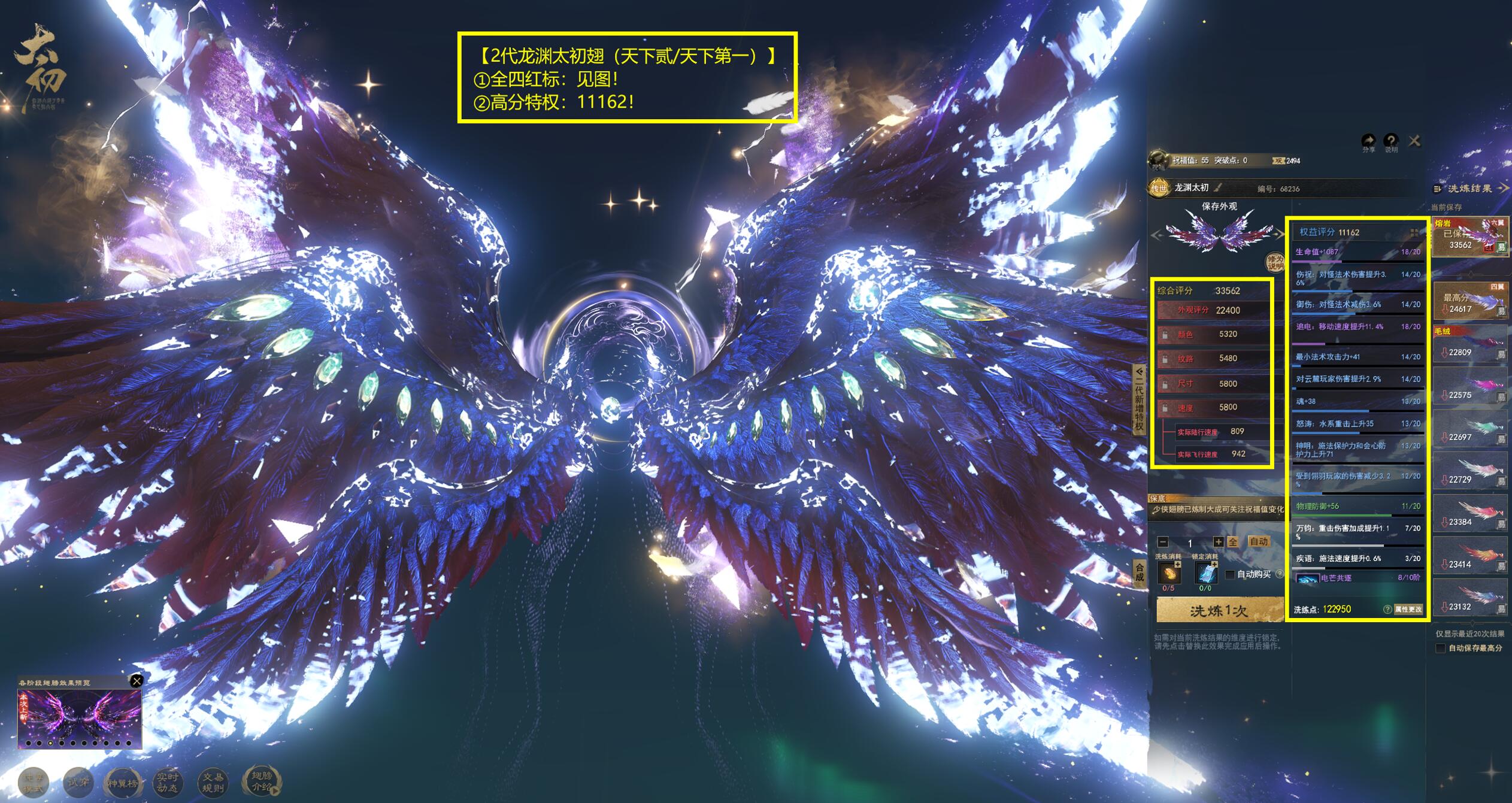Decrease refine count with minus button
Viewport: 1512px width, 803px height.
(x=1163, y=542)
